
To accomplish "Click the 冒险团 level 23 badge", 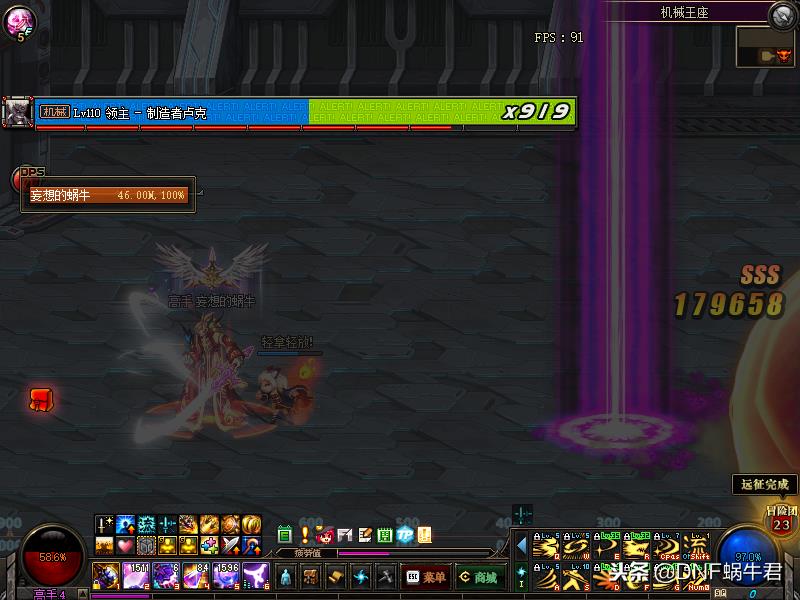I will pos(781,521).
